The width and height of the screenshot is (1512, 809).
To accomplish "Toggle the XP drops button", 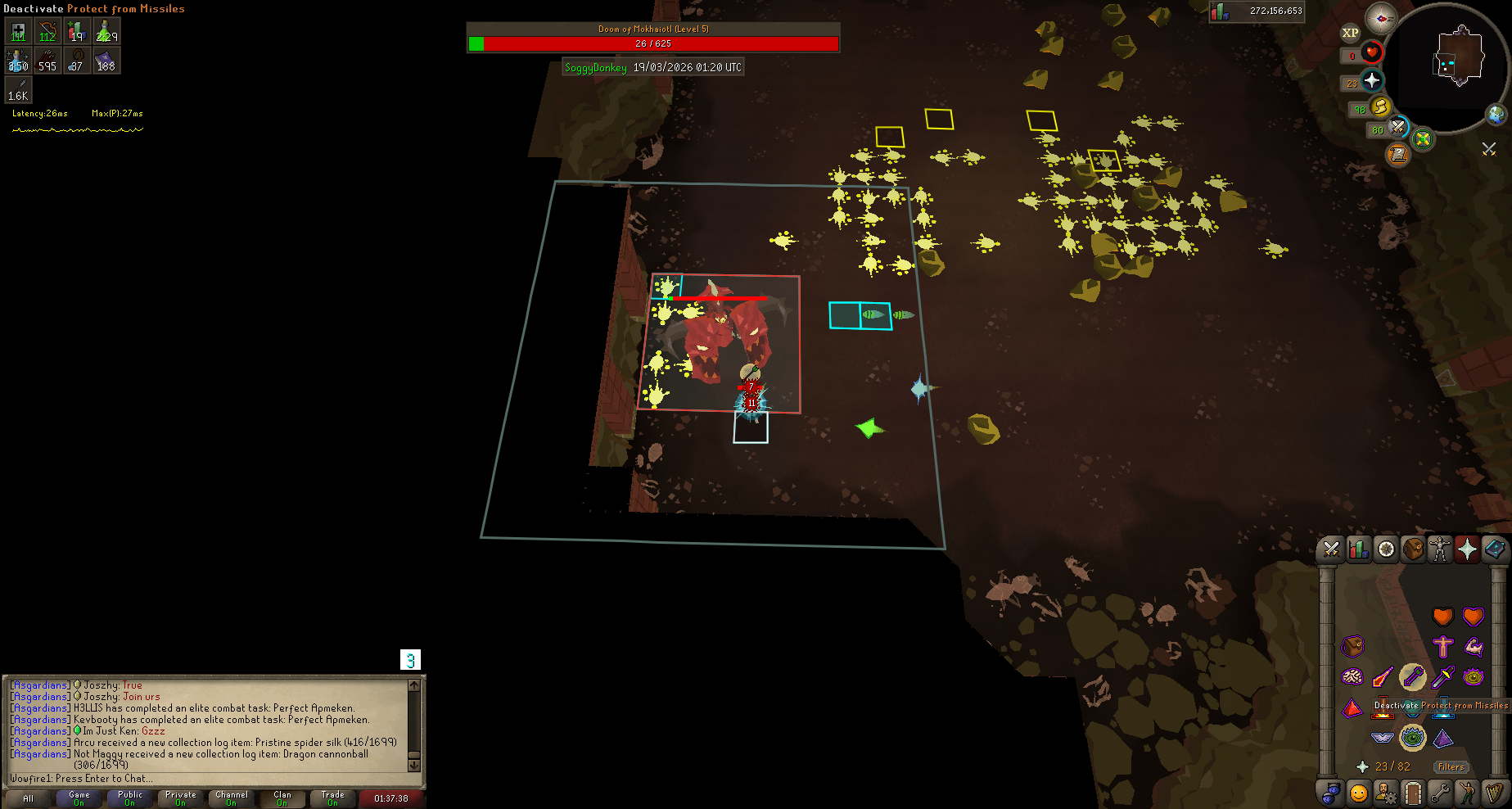I will [x=1350, y=34].
